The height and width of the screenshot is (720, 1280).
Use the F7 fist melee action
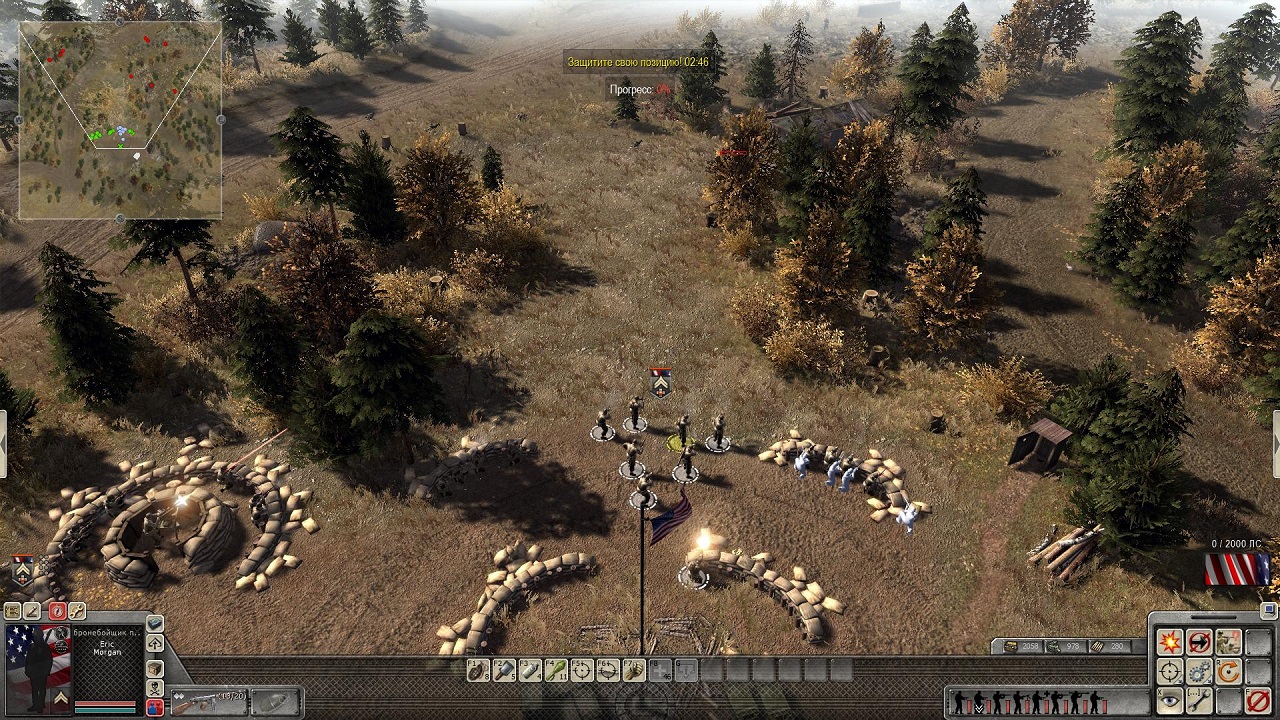[634, 670]
